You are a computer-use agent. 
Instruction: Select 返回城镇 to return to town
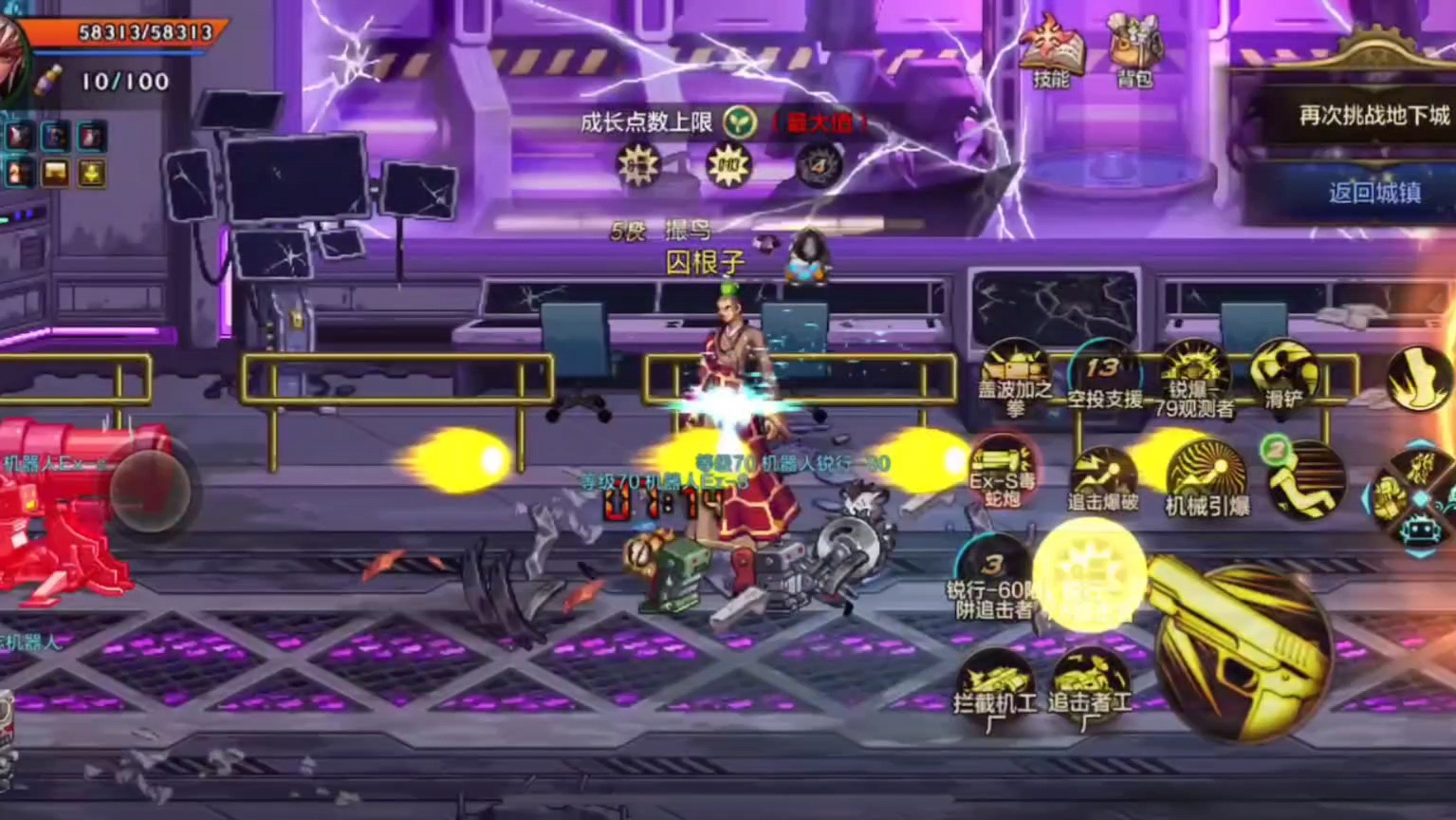[x=1373, y=193]
